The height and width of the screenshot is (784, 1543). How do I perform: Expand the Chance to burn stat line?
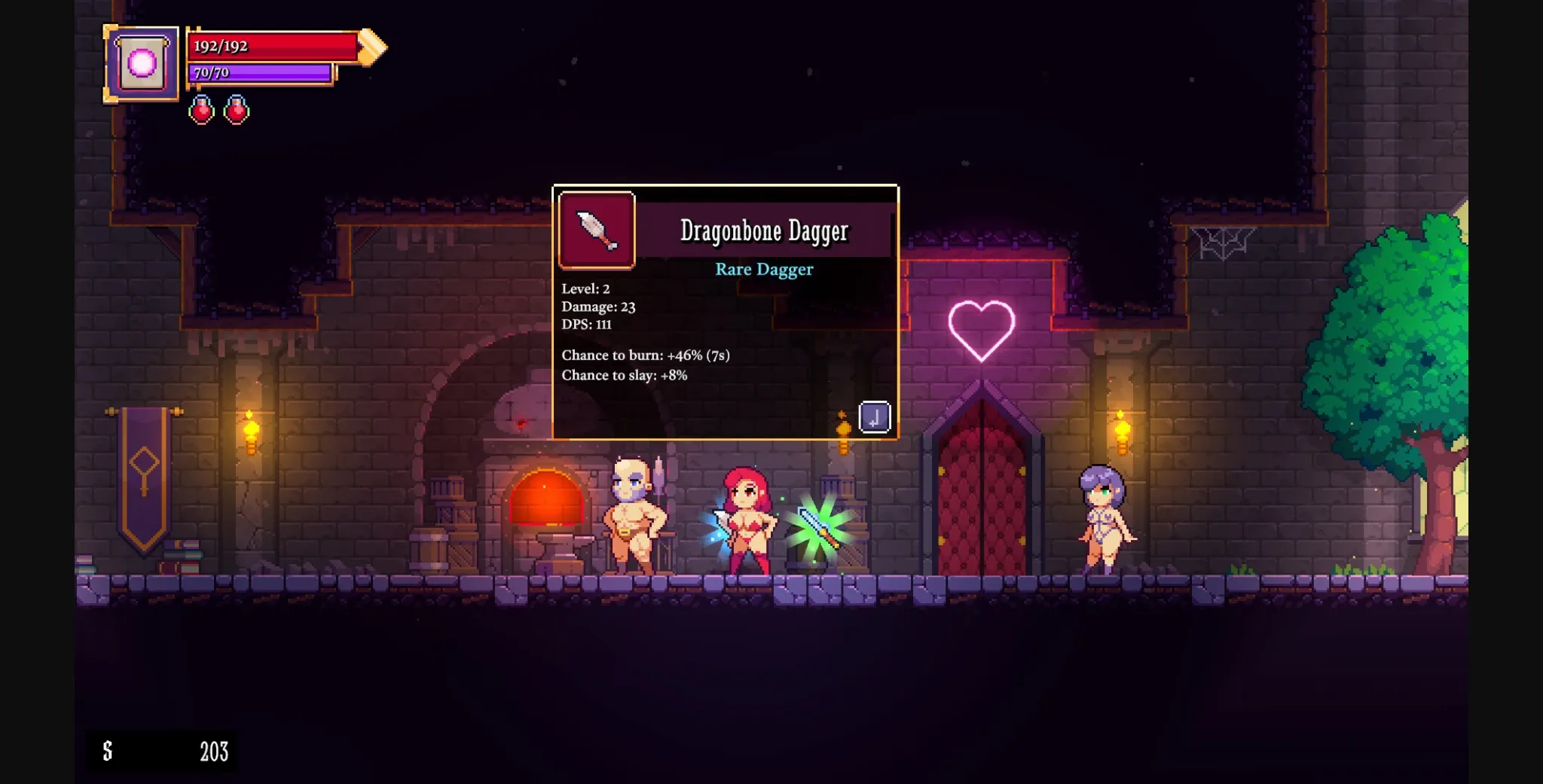644,354
